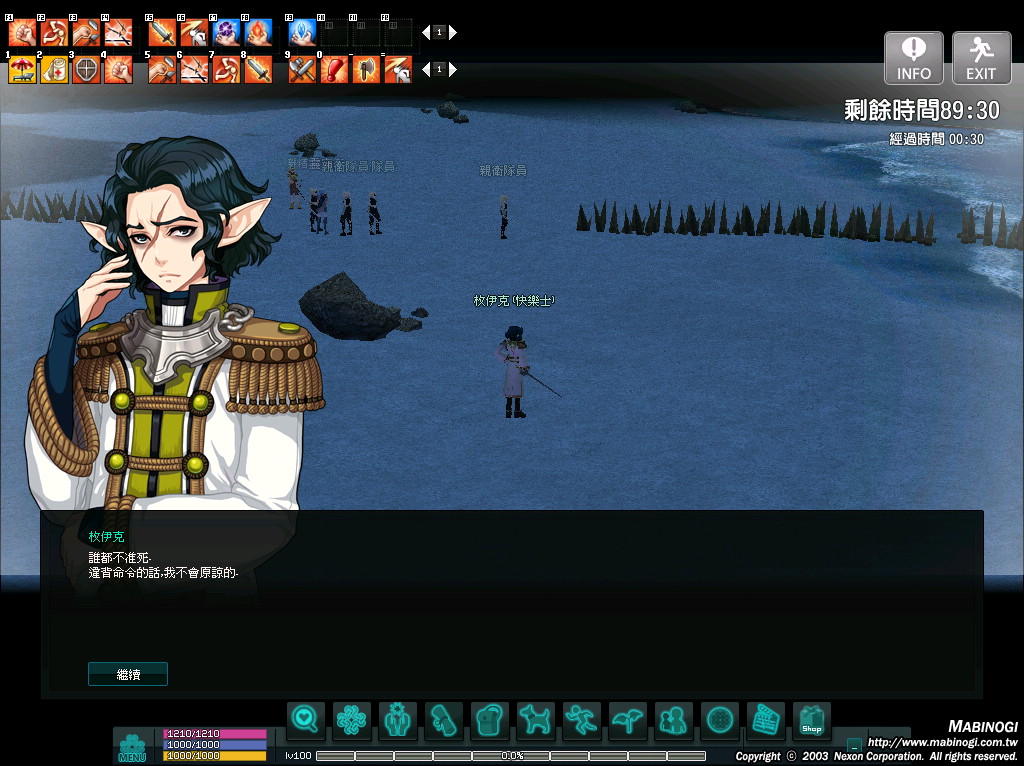The height and width of the screenshot is (766, 1024).
Task: Activate the crossed axe and sword skill
Action: tap(303, 70)
